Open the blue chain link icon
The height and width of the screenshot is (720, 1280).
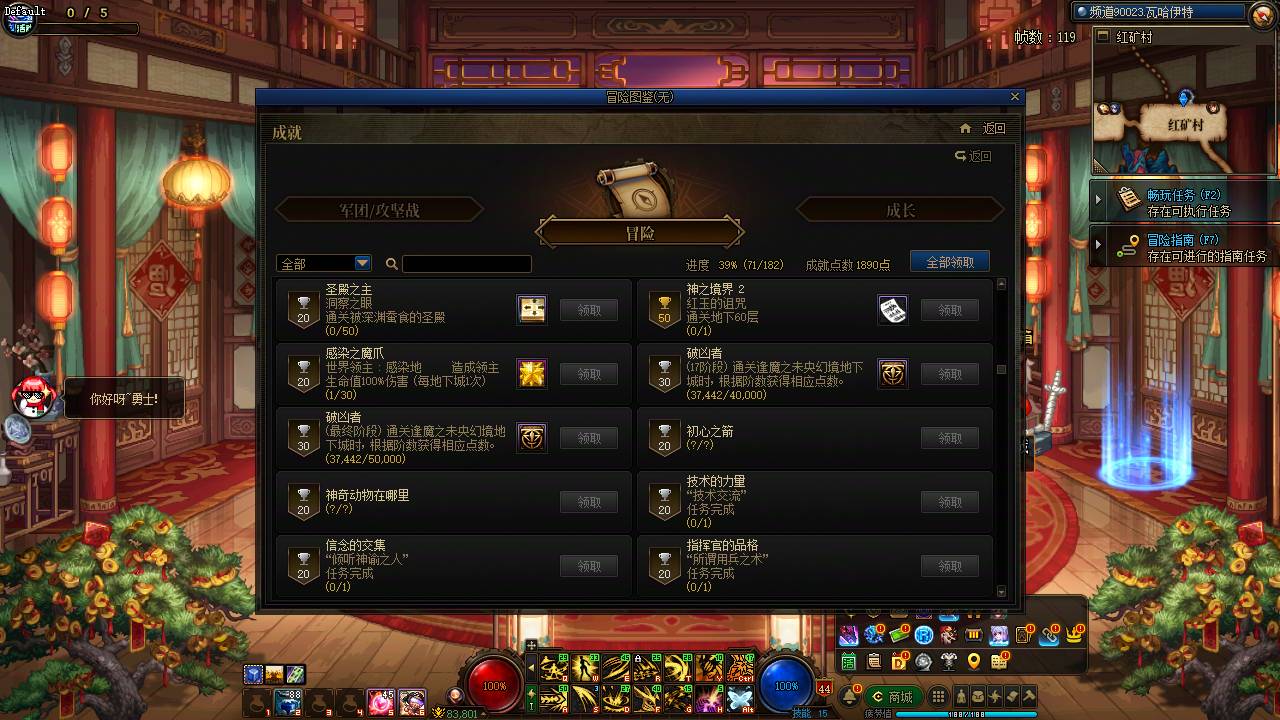click(x=1048, y=636)
